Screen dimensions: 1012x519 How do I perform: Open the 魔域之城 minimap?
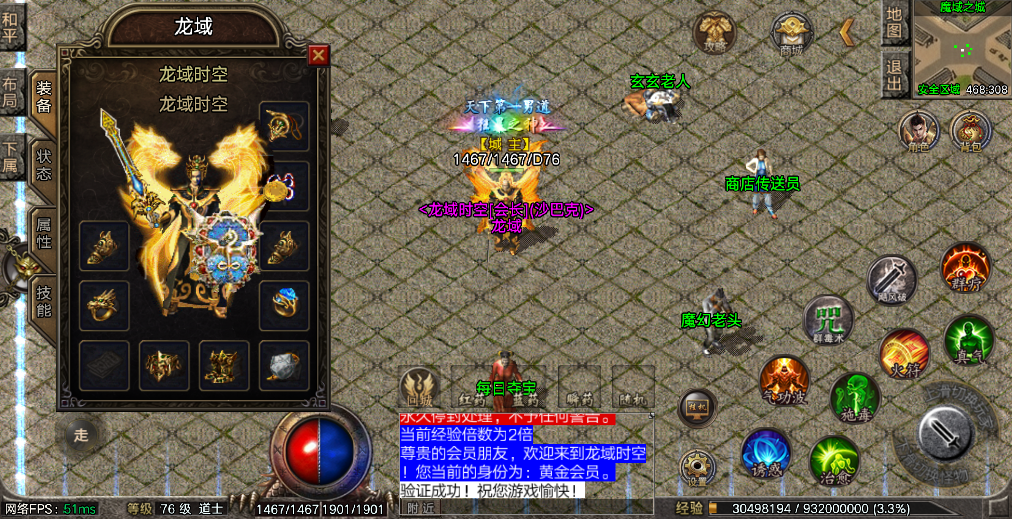pyautogui.click(x=961, y=48)
